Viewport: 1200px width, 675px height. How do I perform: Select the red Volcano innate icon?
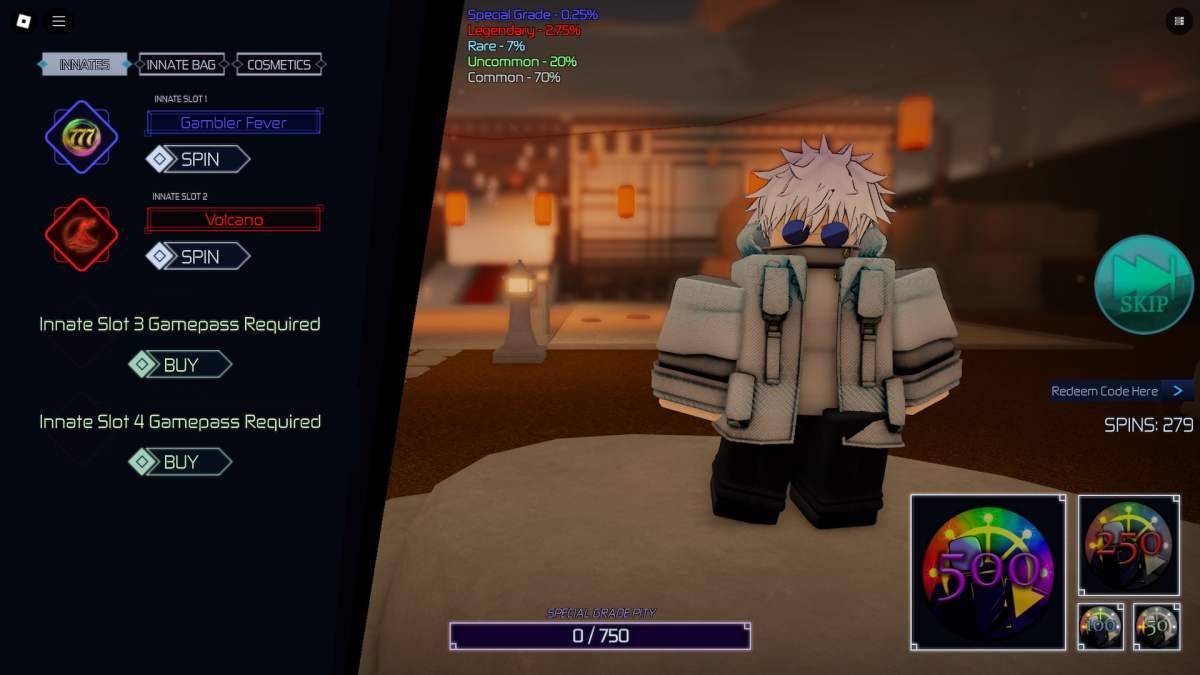tap(81, 235)
